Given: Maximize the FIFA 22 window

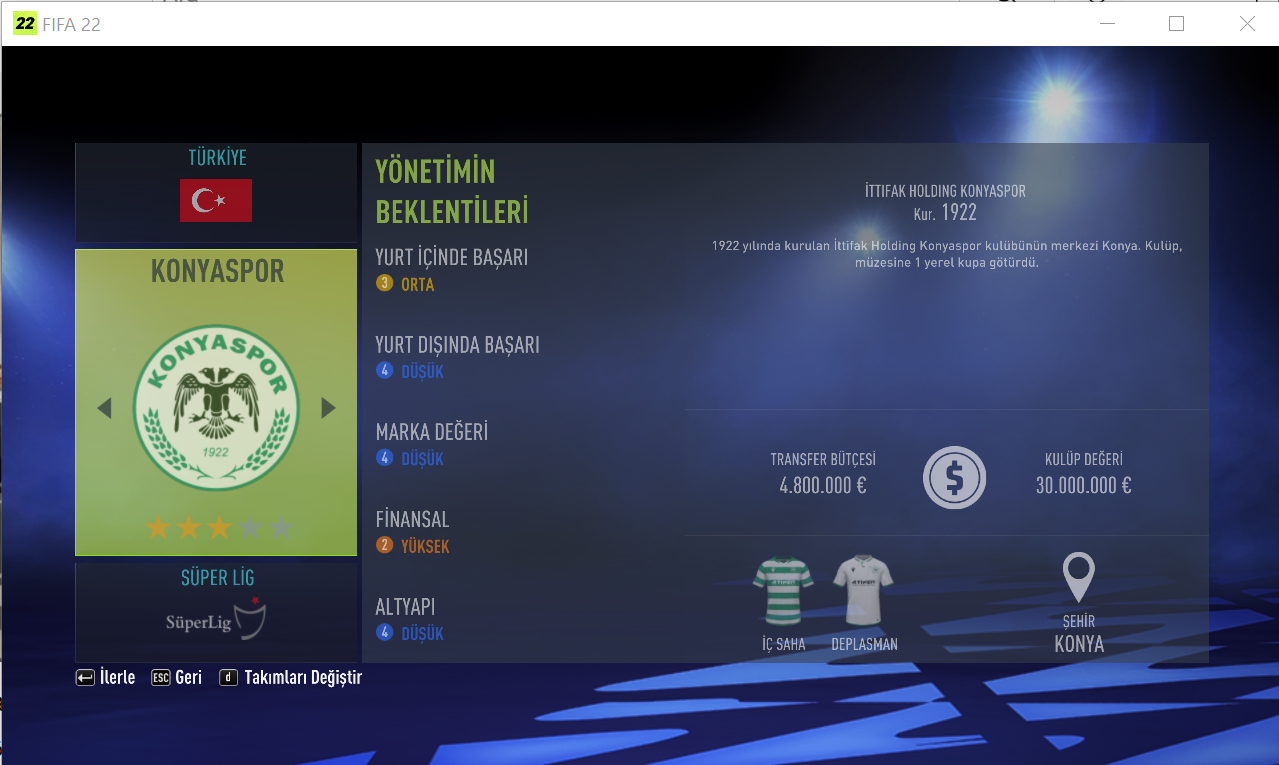Looking at the screenshot, I should pyautogui.click(x=1176, y=24).
